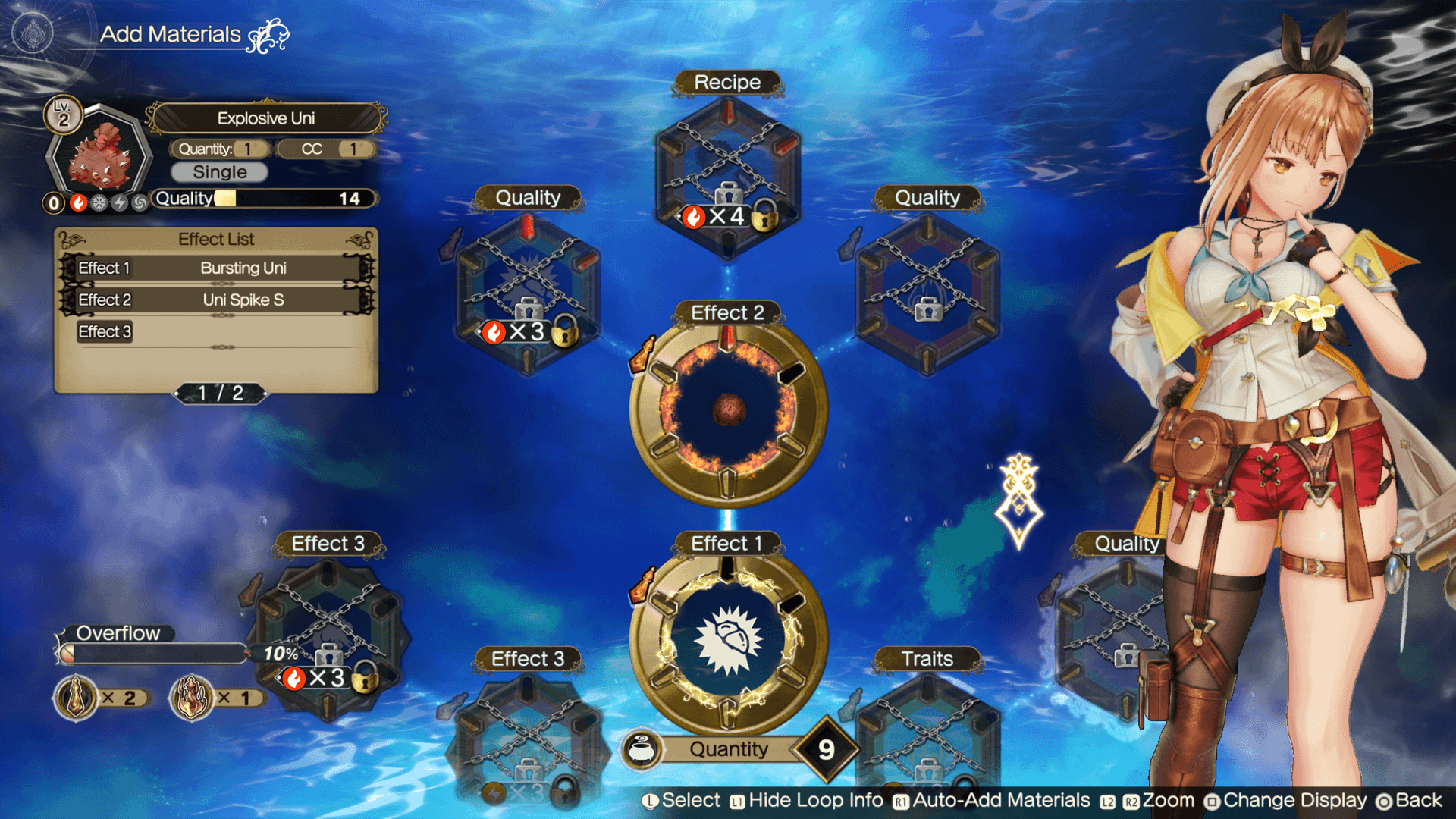
Task: Choose the Effect 2 fire ring loop
Action: [x=727, y=410]
